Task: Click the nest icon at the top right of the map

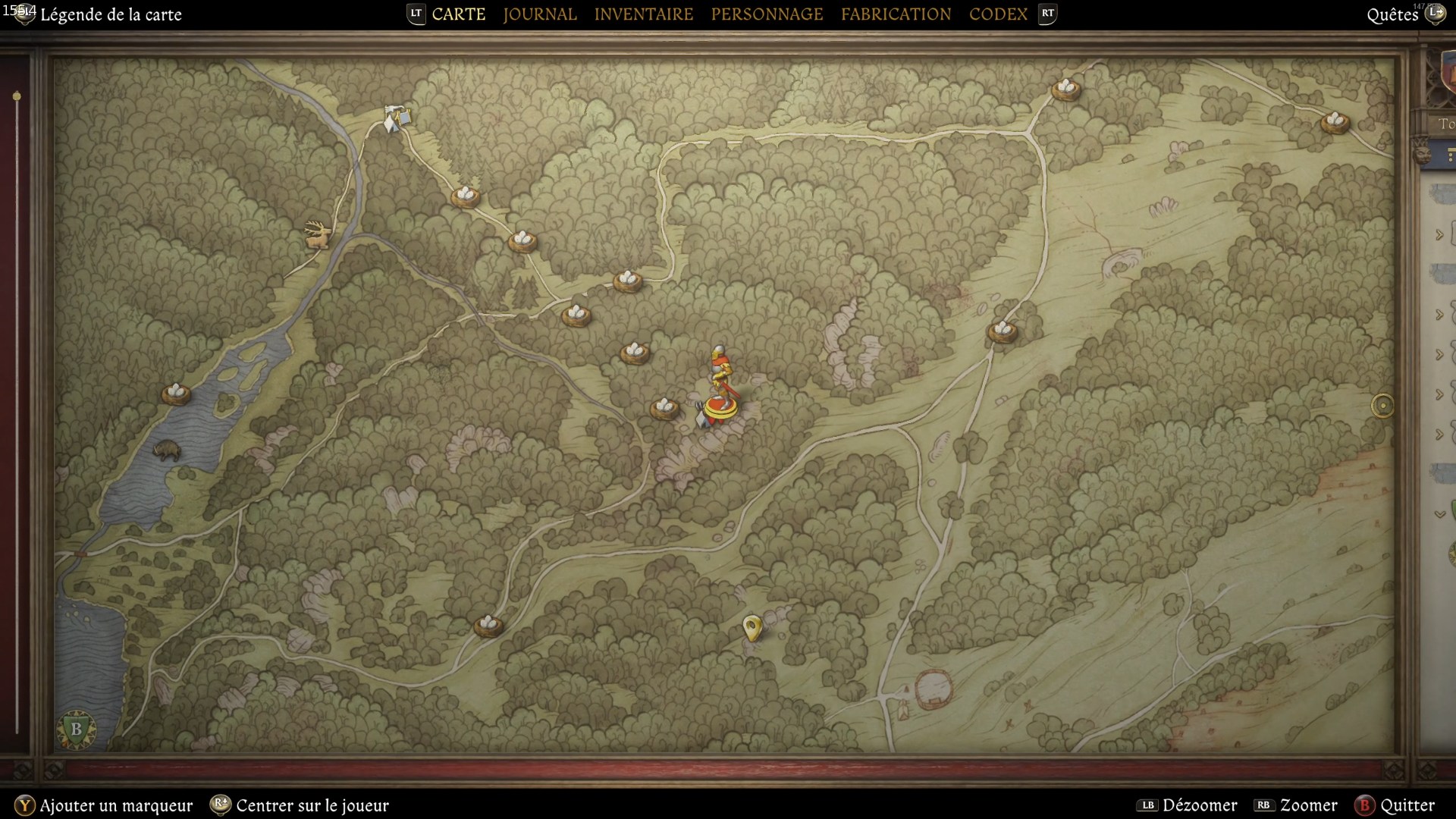Action: click(1066, 90)
